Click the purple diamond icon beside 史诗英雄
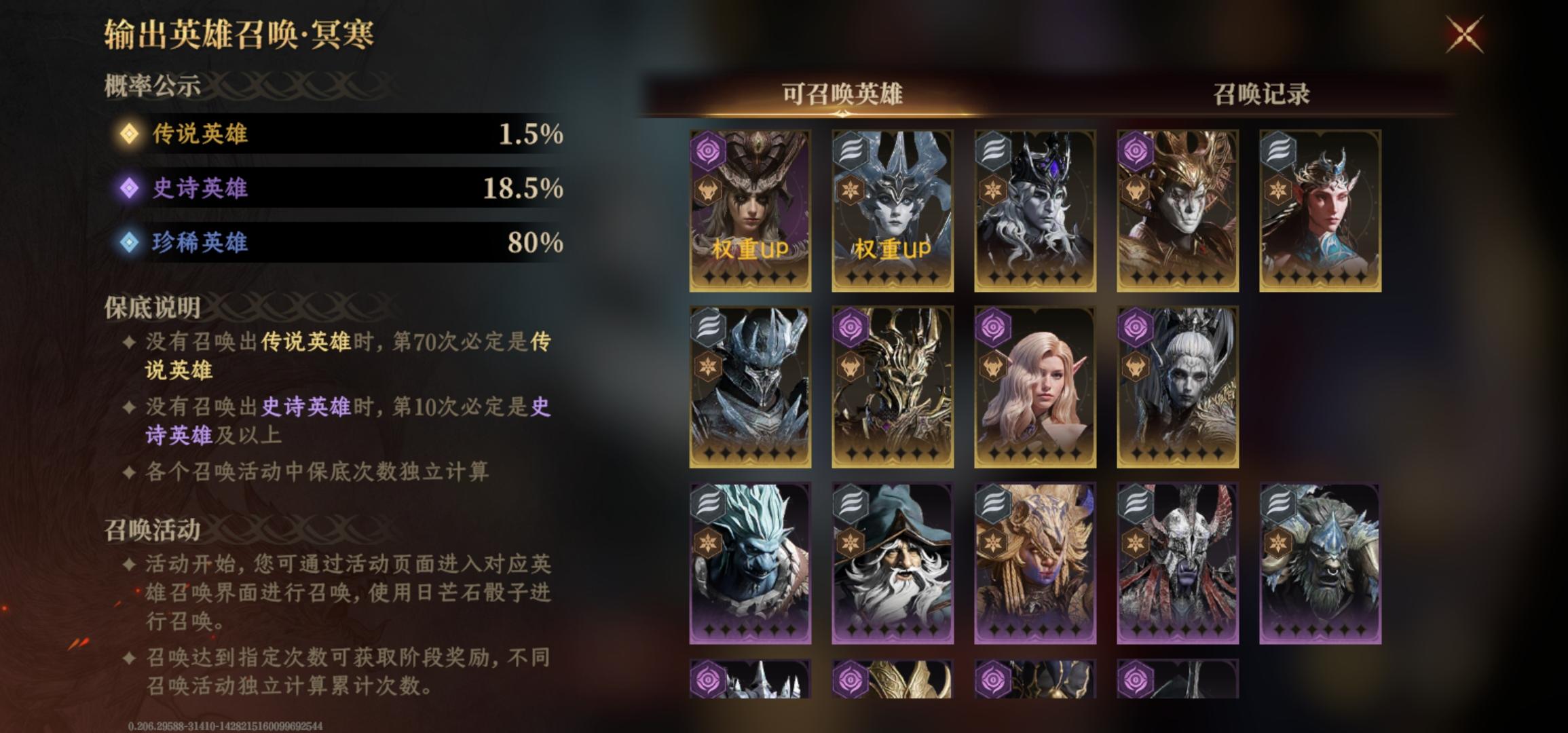Screen dimensions: 1568x733 point(129,187)
